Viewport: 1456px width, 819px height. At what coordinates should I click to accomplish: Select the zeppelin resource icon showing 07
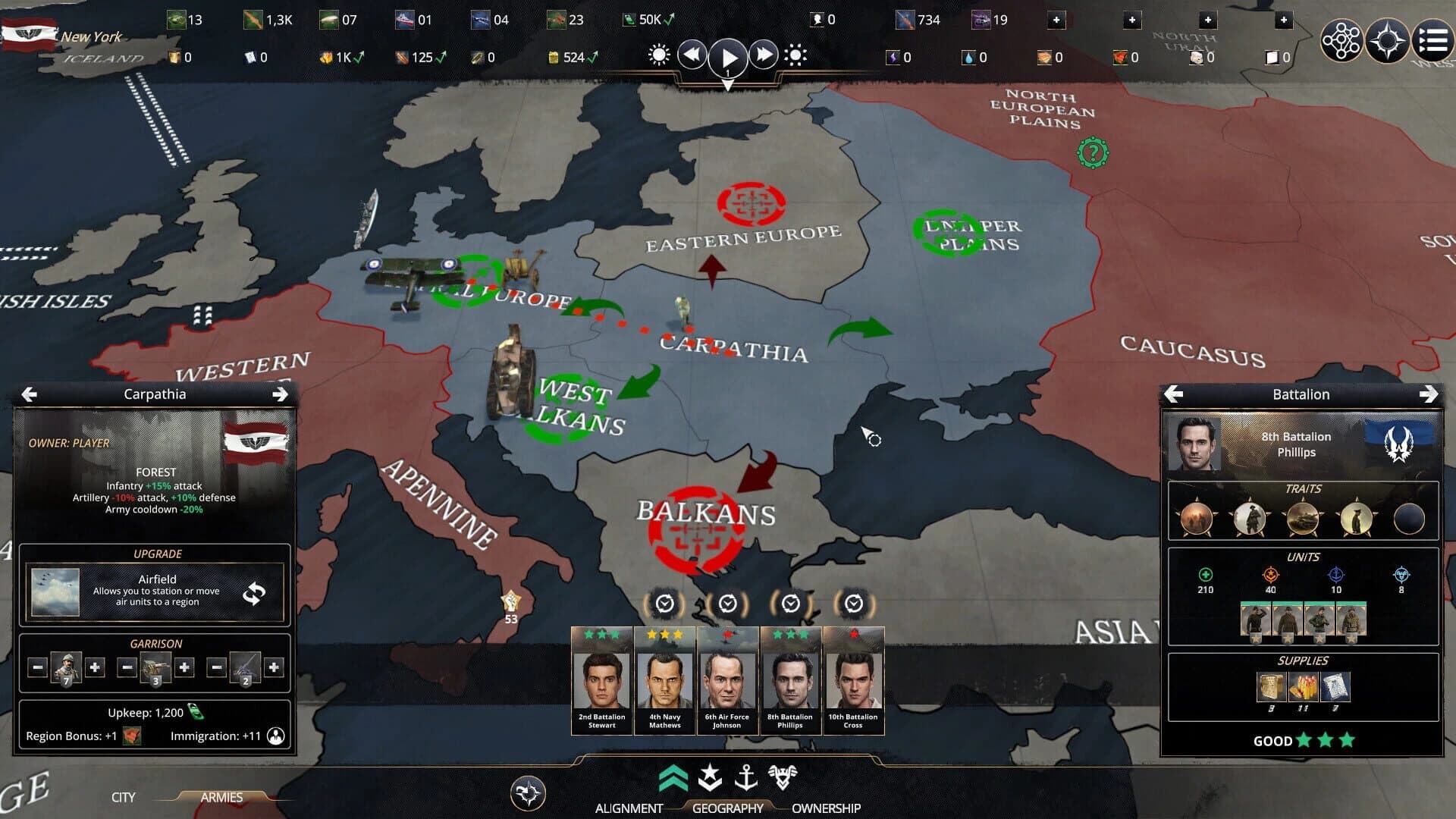(328, 20)
